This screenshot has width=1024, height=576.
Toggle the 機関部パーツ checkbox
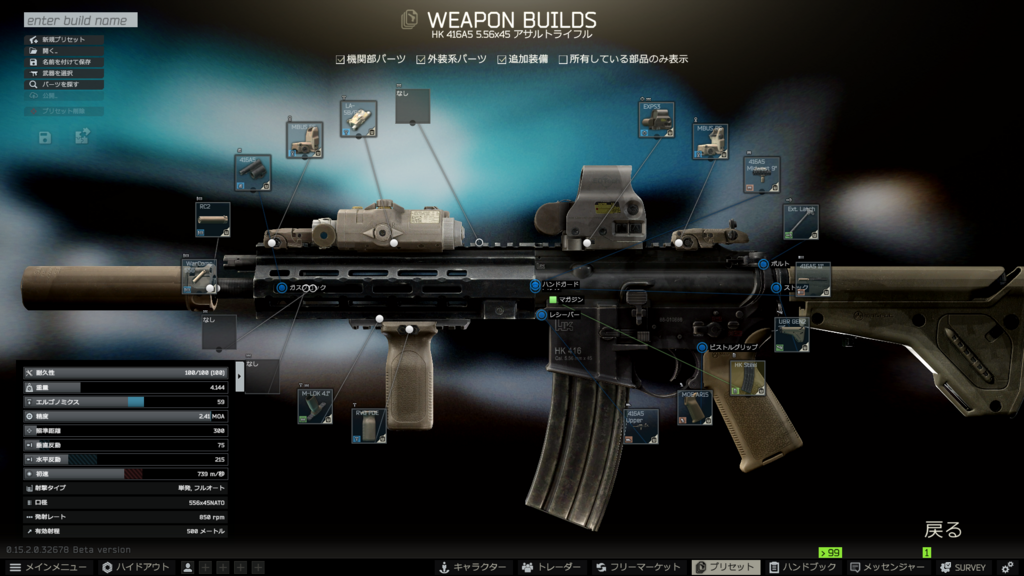tap(341, 59)
